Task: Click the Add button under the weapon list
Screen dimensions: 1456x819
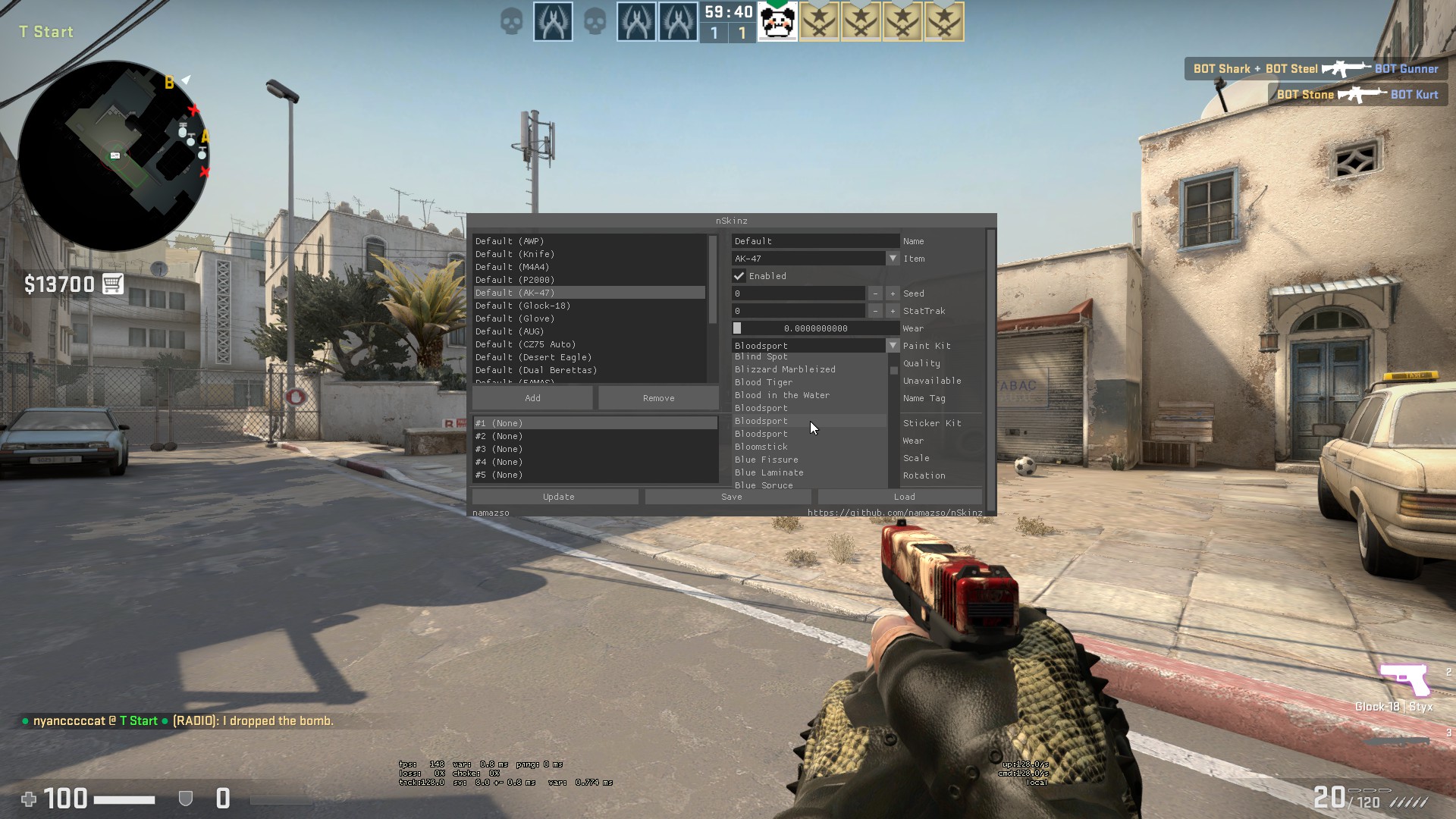Action: point(533,397)
